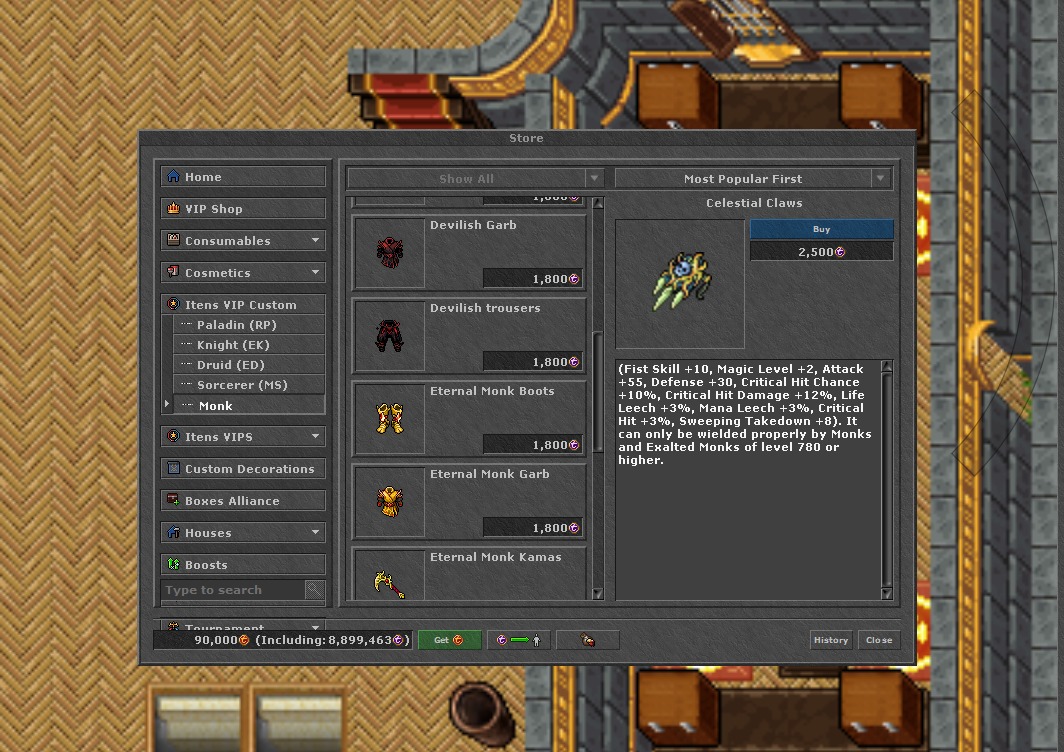Select the Eternal Monk Boots item
The height and width of the screenshot is (752, 1064).
[469, 417]
